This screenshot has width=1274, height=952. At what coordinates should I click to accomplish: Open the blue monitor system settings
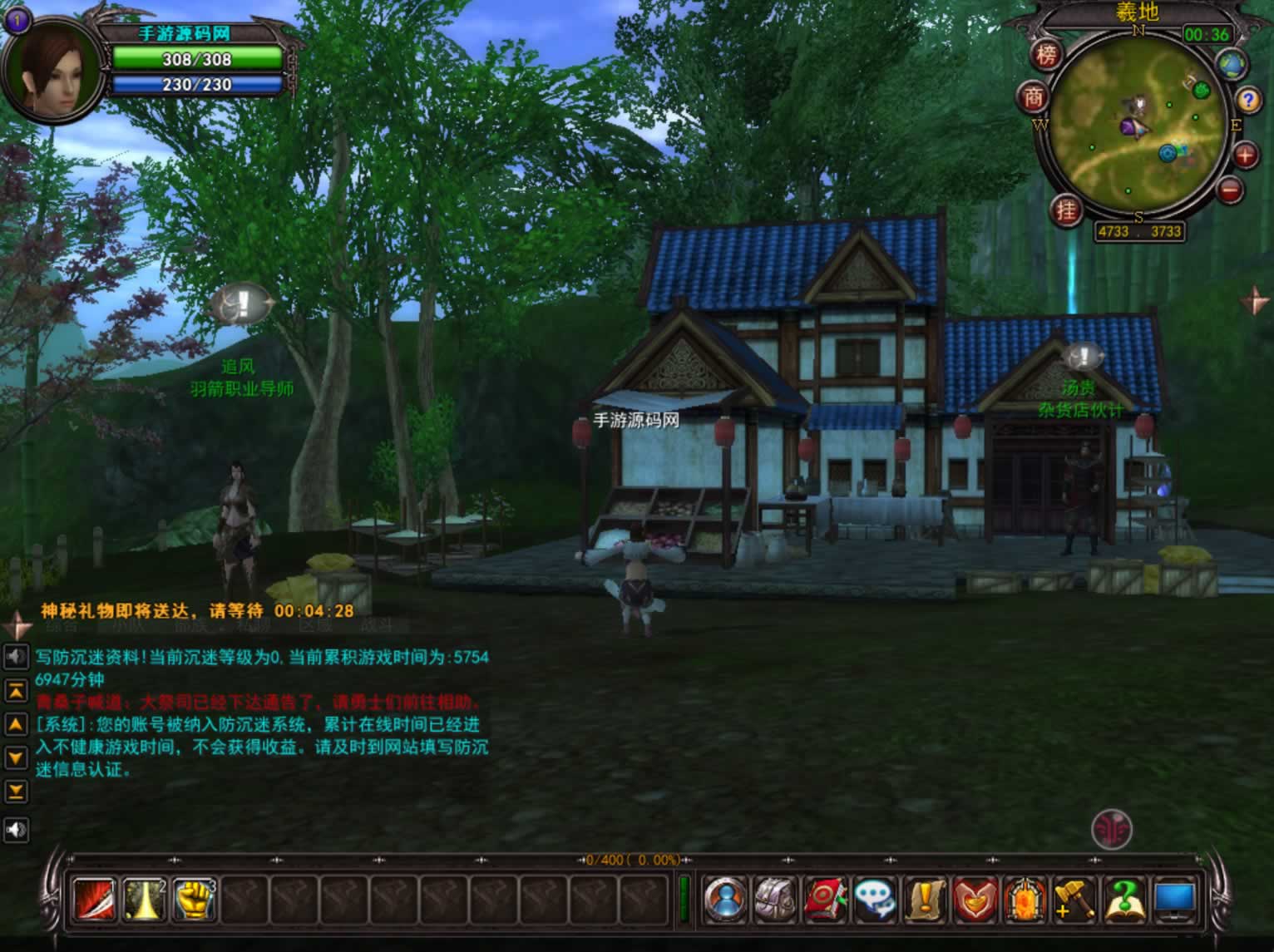pos(1174,900)
